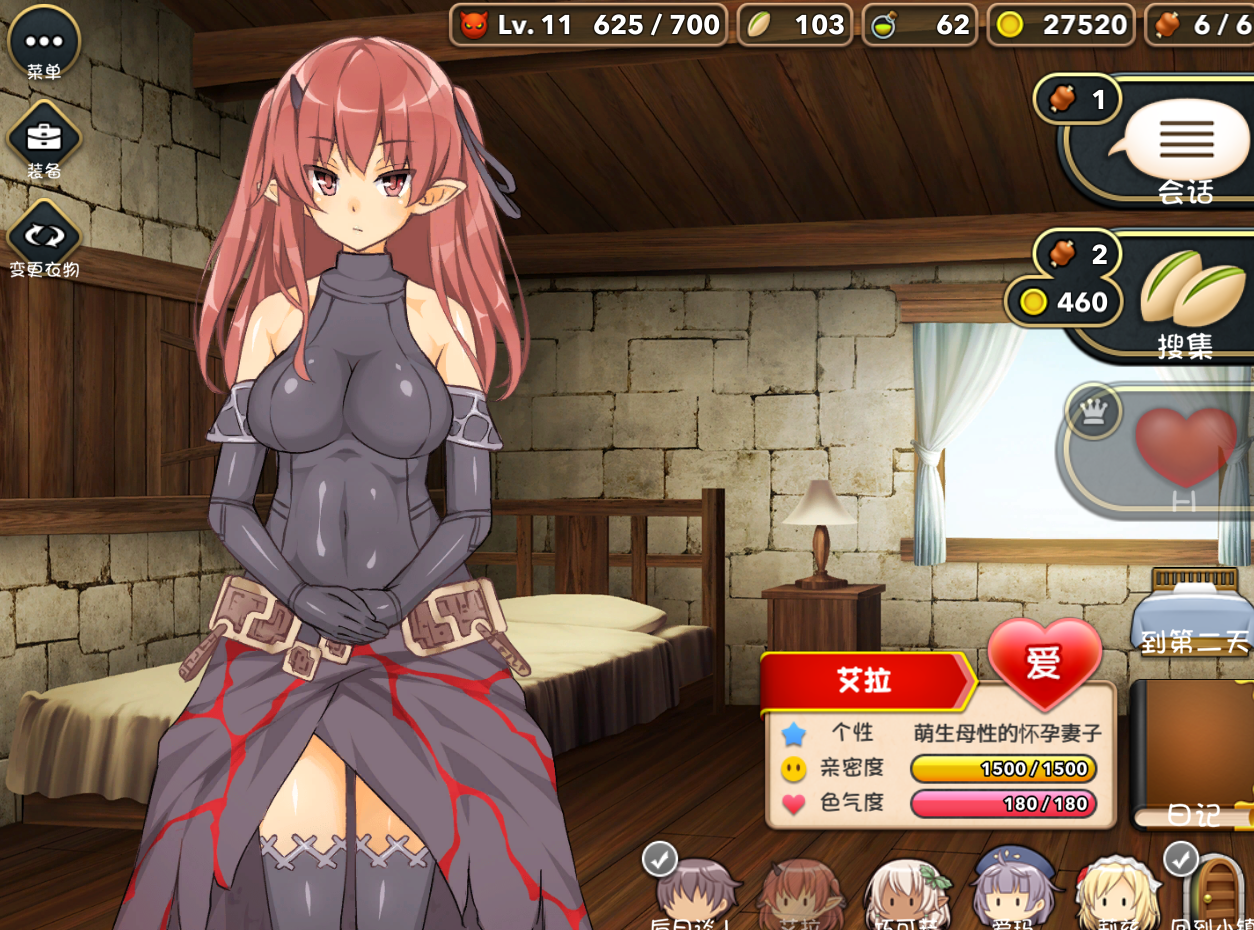Select the purple-haired boy portrait
Screen dimensions: 1254x930
pyautogui.click(x=697, y=893)
